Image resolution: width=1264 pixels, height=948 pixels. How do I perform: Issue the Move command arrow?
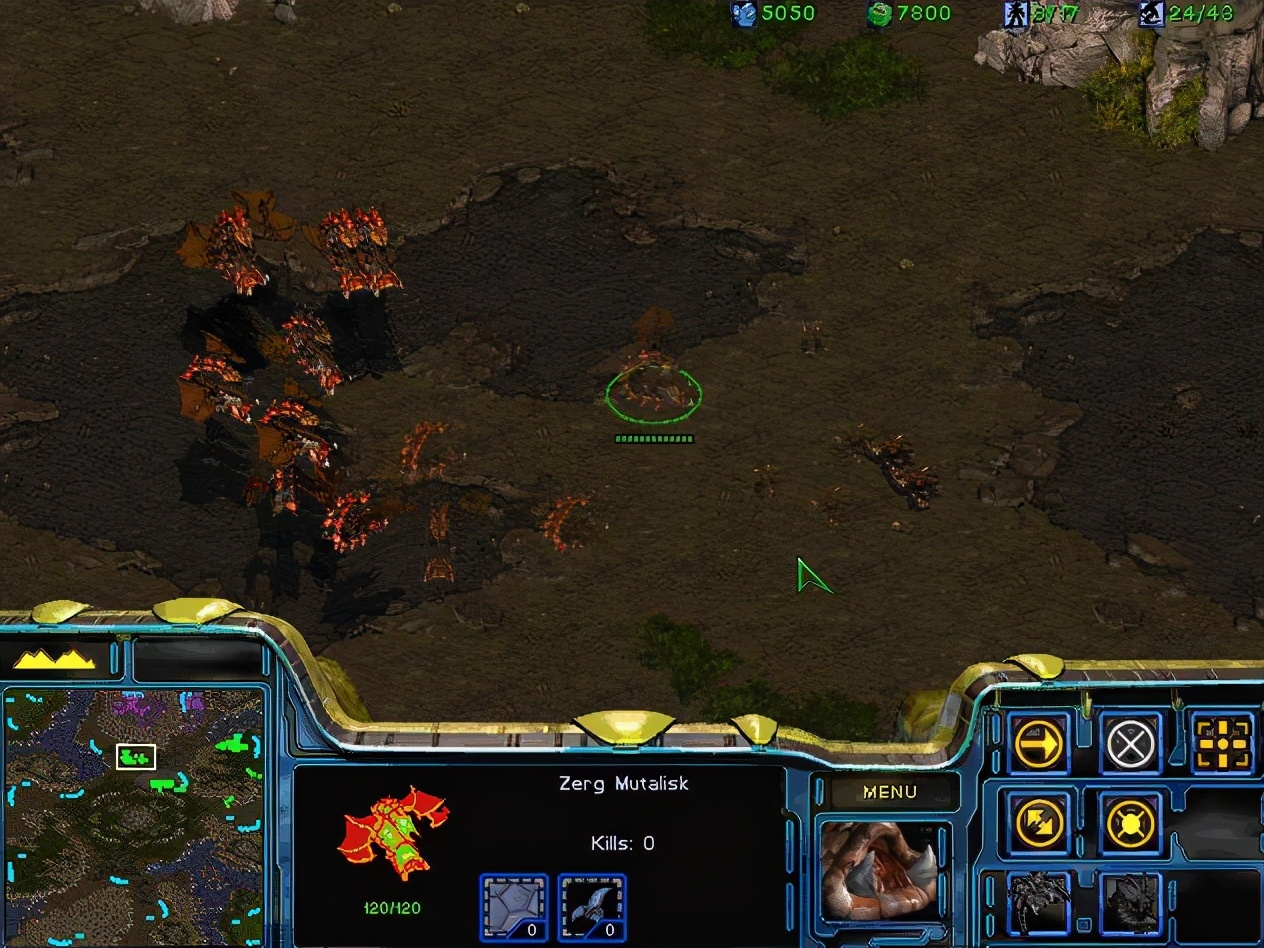coord(1039,743)
